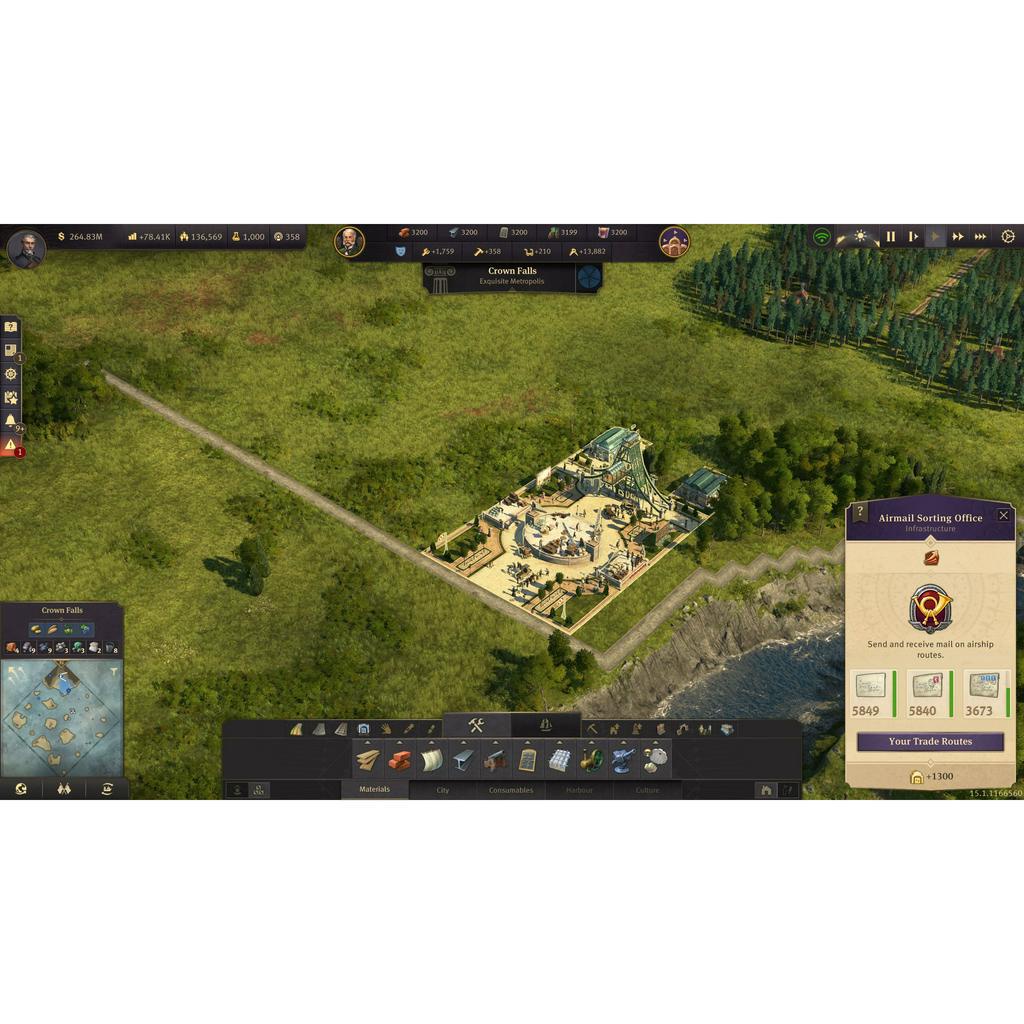This screenshot has width=1024, height=1024.
Task: Switch to the Consumables build tab
Action: 510,790
